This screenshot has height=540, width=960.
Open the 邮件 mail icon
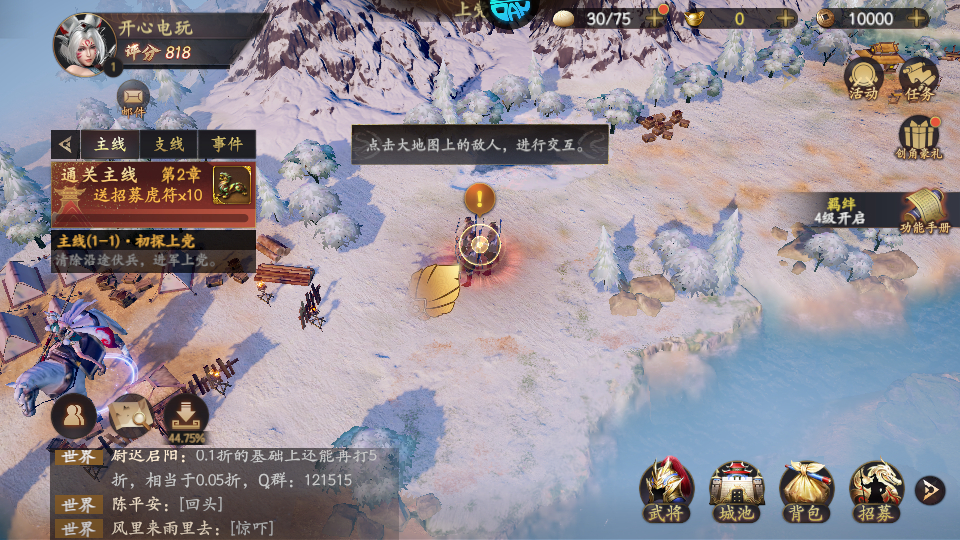pos(133,99)
